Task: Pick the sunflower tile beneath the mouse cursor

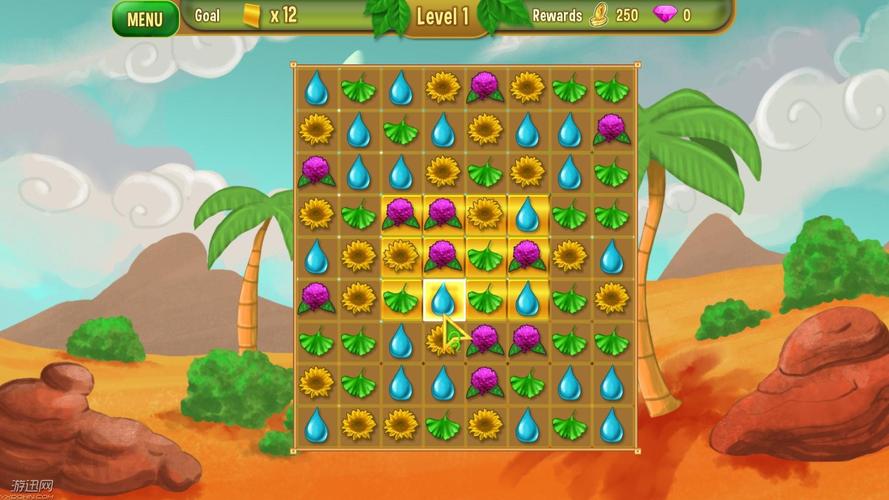Action: [442, 341]
